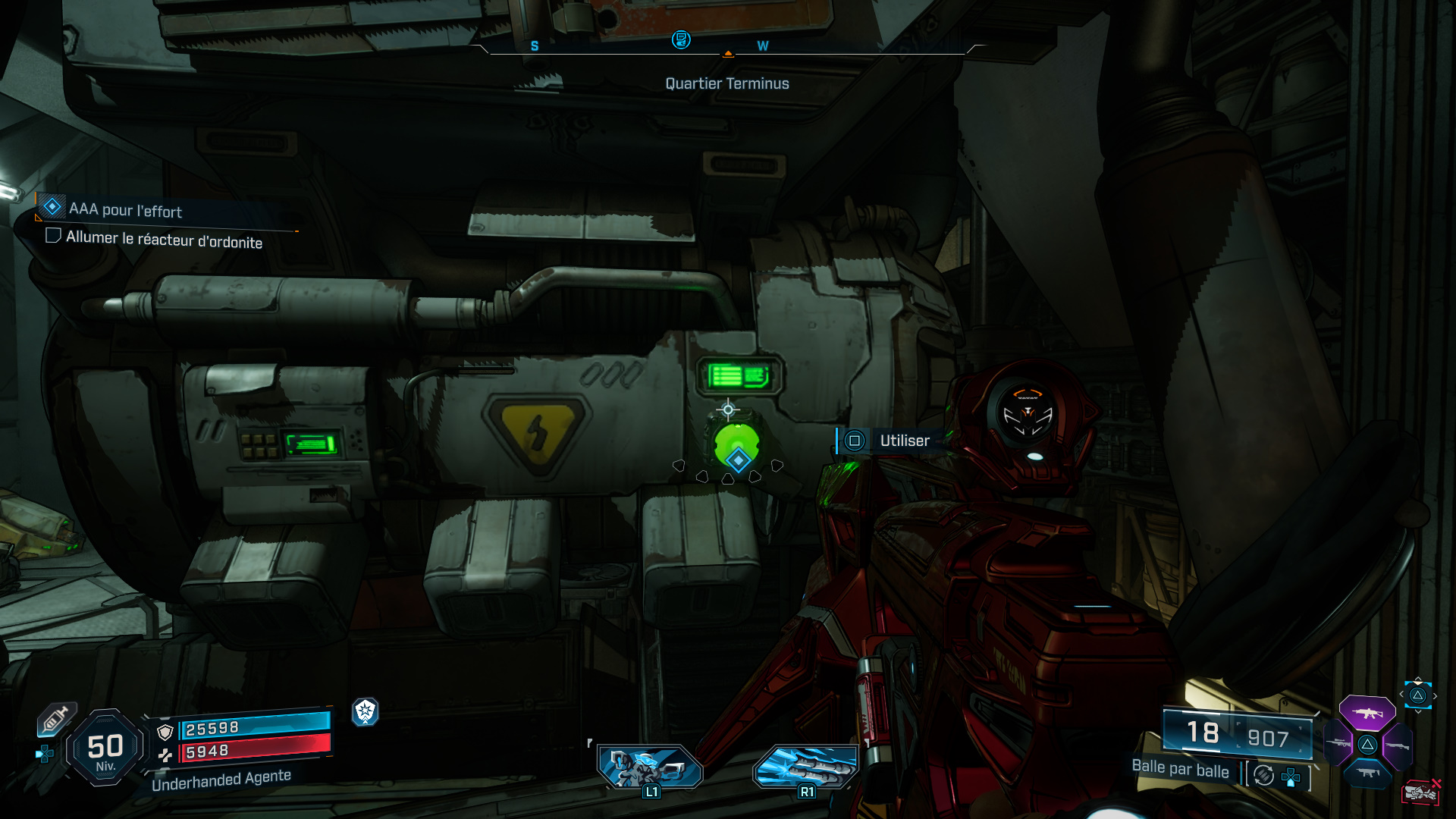This screenshot has height=819, width=1456.
Task: Open the level 50 character badge
Action: tap(105, 748)
